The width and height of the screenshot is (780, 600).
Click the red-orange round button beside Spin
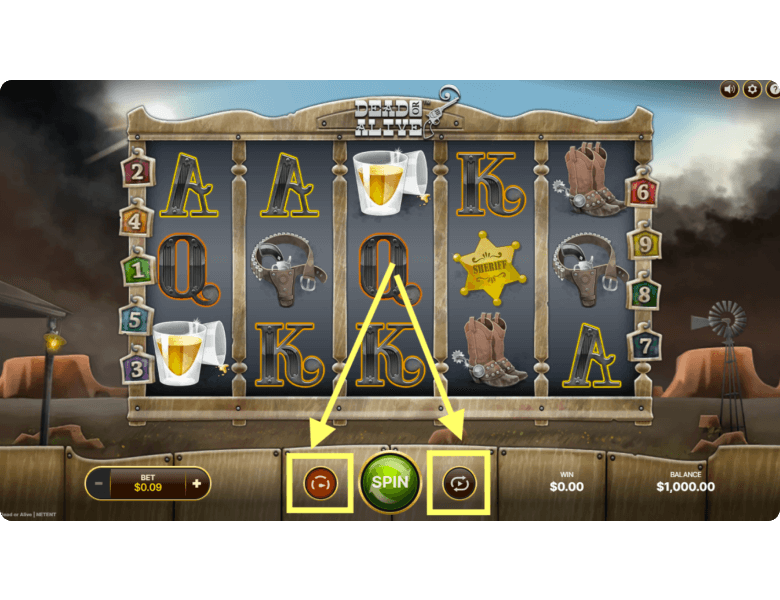click(x=322, y=484)
